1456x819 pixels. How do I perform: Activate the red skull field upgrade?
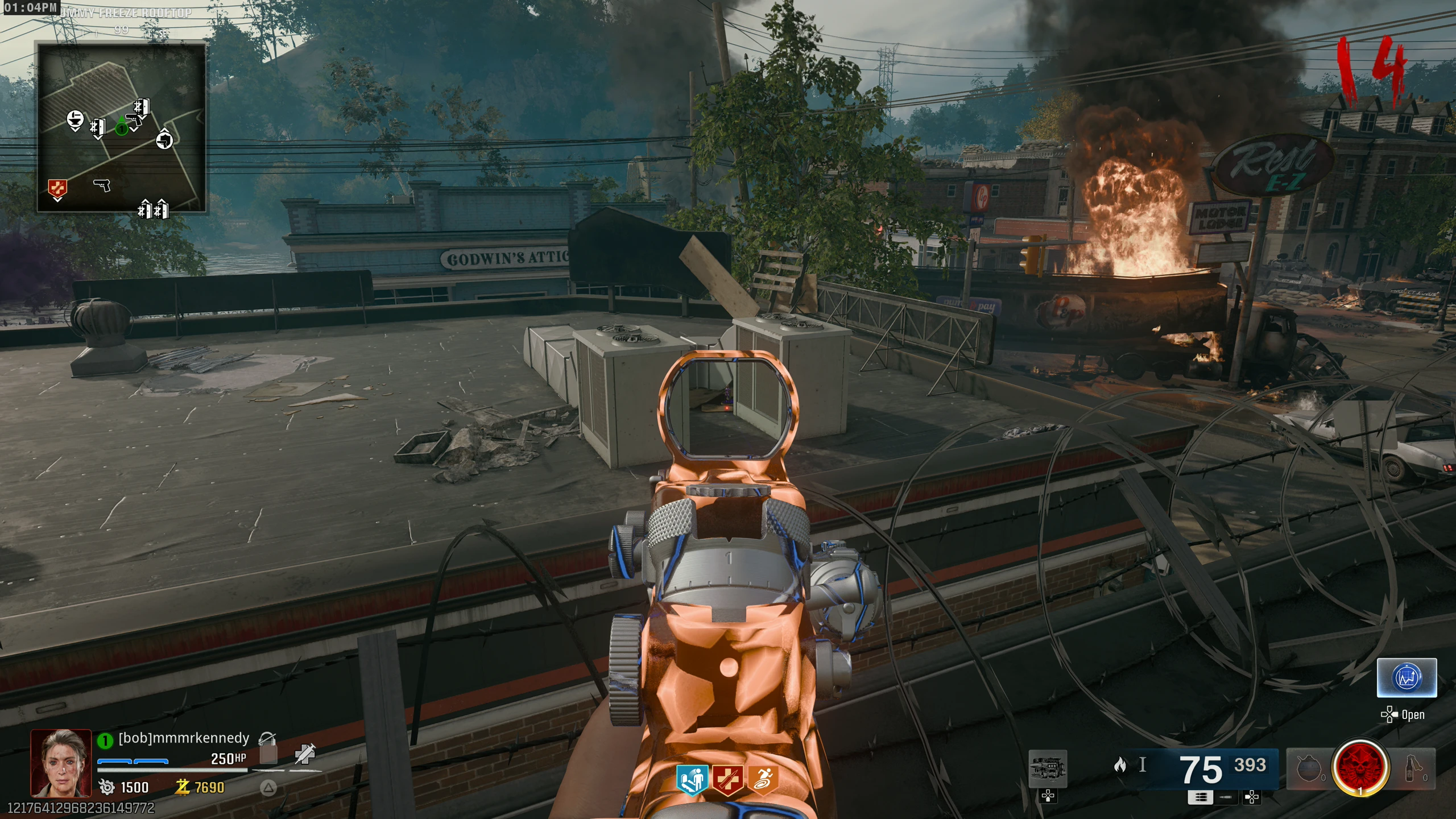tap(1360, 767)
